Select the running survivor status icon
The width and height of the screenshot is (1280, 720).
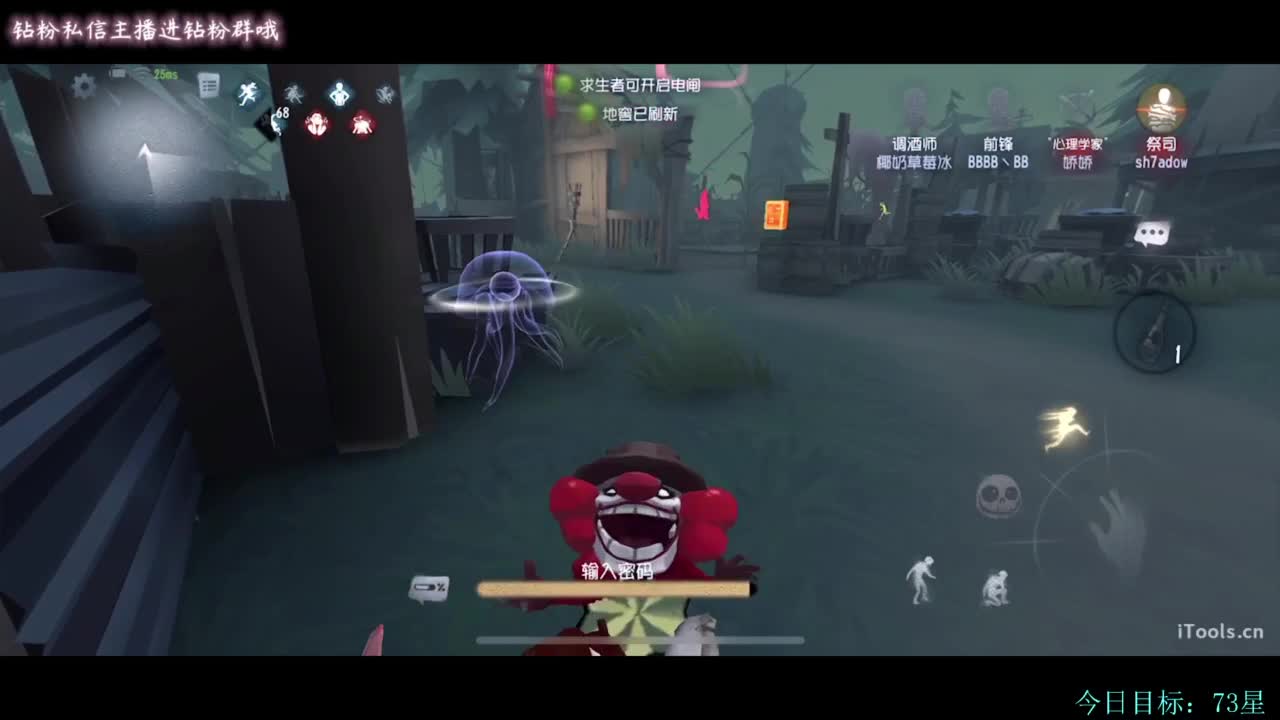[245, 93]
